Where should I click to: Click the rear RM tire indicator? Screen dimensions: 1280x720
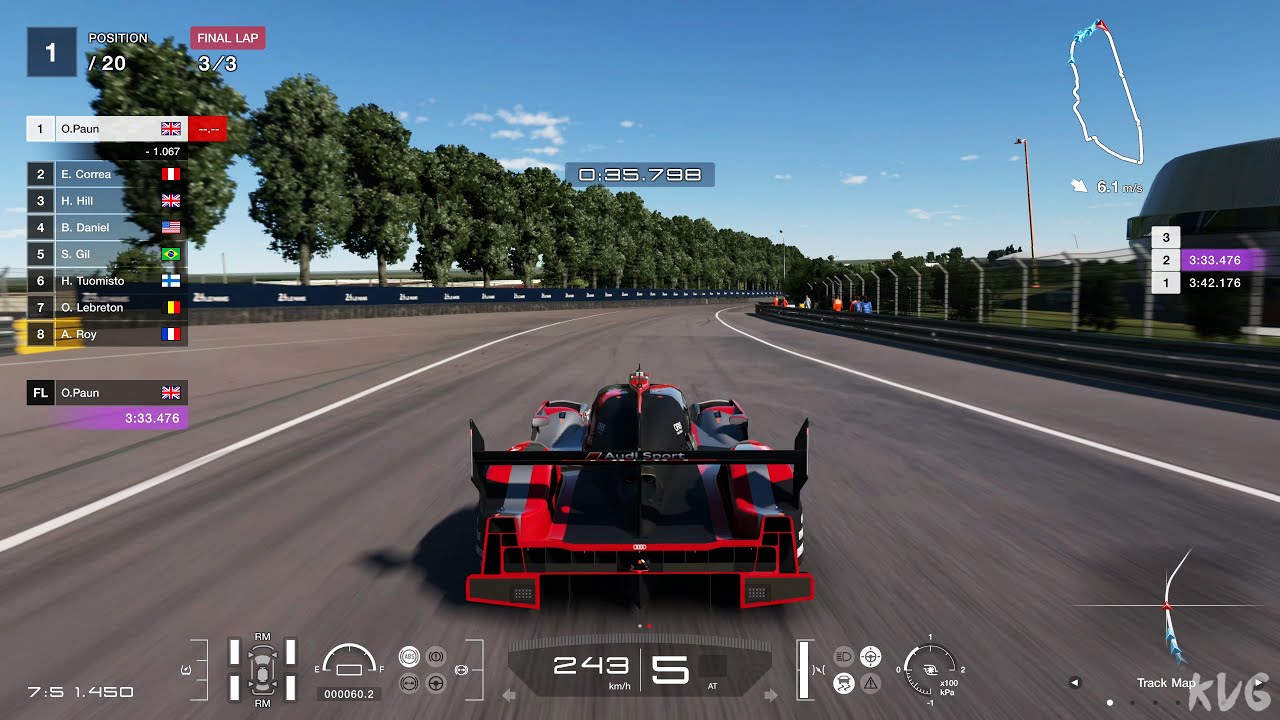click(x=262, y=703)
